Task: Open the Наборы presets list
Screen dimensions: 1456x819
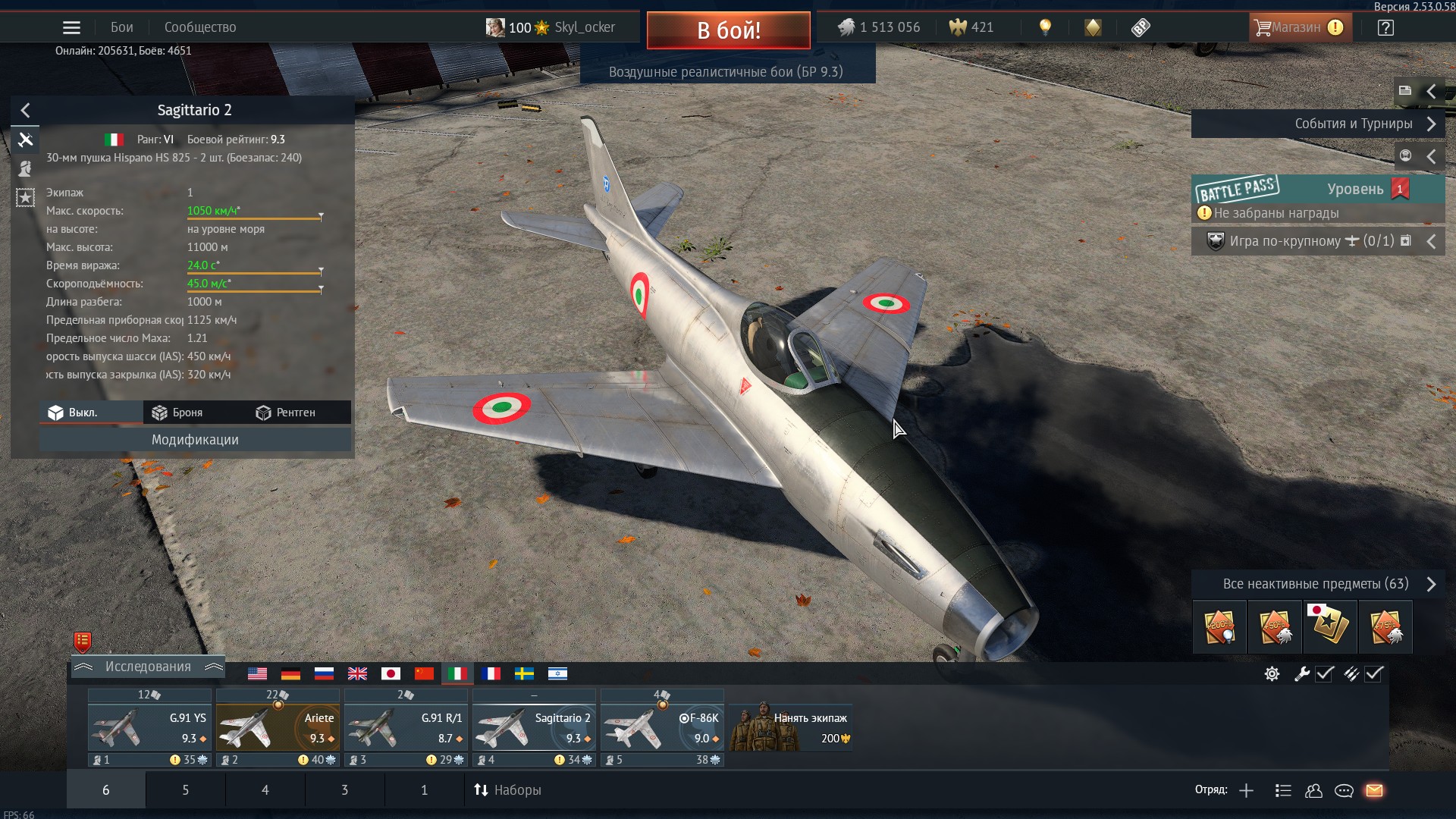Action: click(x=507, y=790)
